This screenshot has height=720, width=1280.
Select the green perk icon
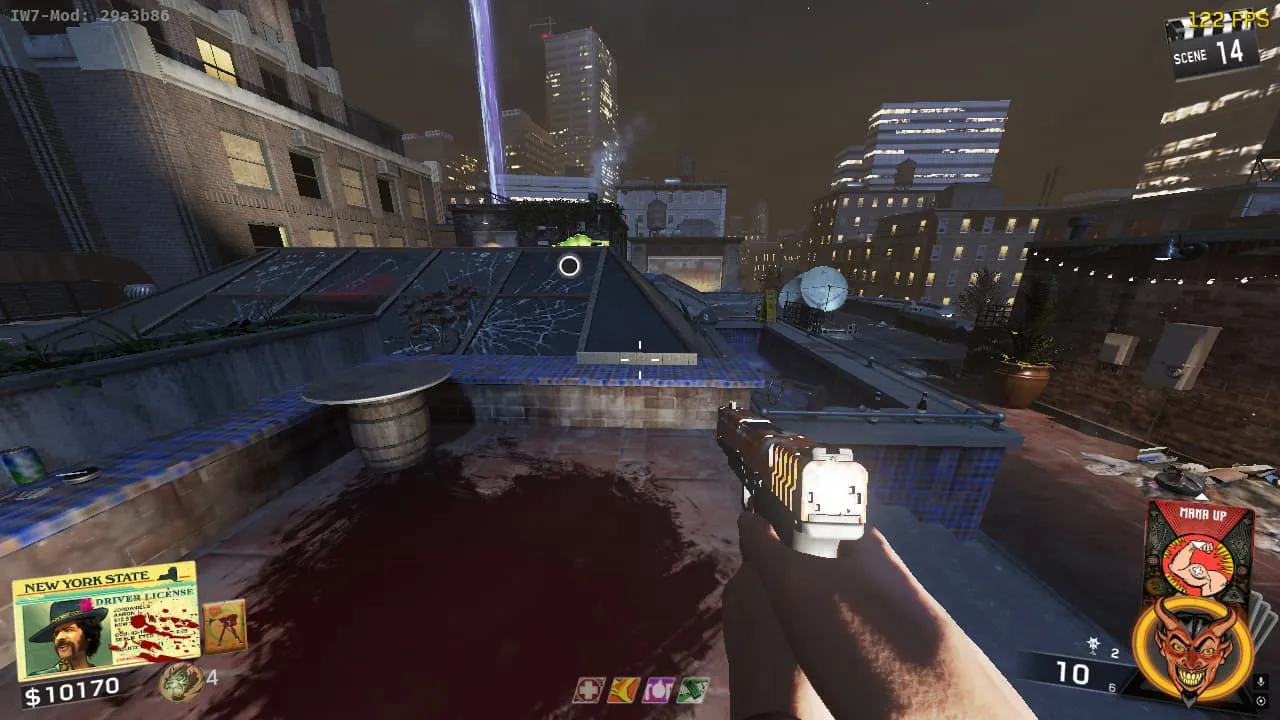692,690
